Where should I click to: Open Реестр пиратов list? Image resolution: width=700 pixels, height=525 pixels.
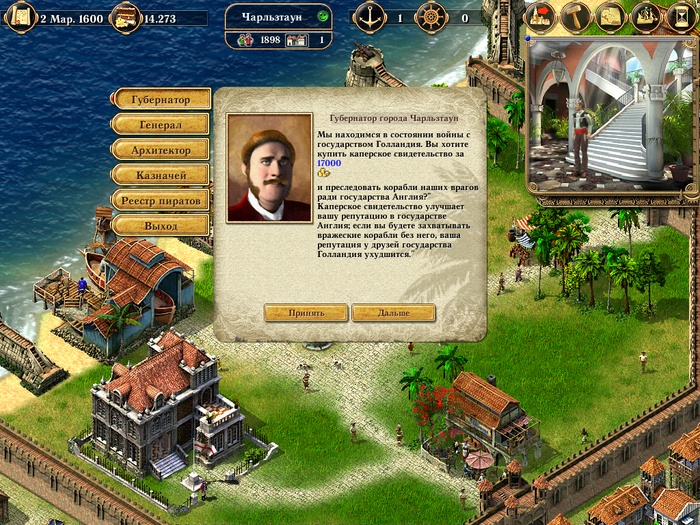coord(160,200)
